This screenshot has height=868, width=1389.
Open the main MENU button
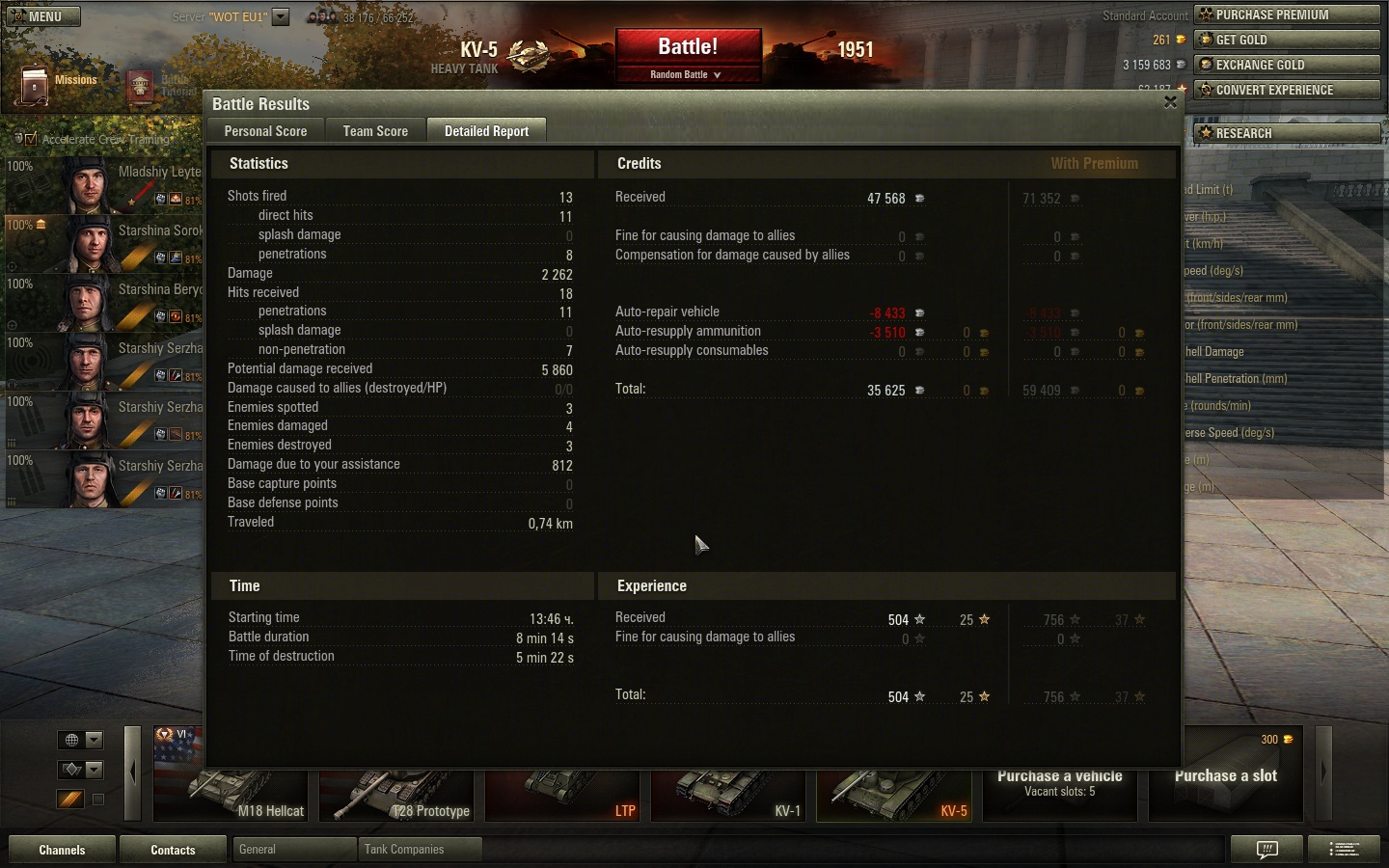[43, 16]
